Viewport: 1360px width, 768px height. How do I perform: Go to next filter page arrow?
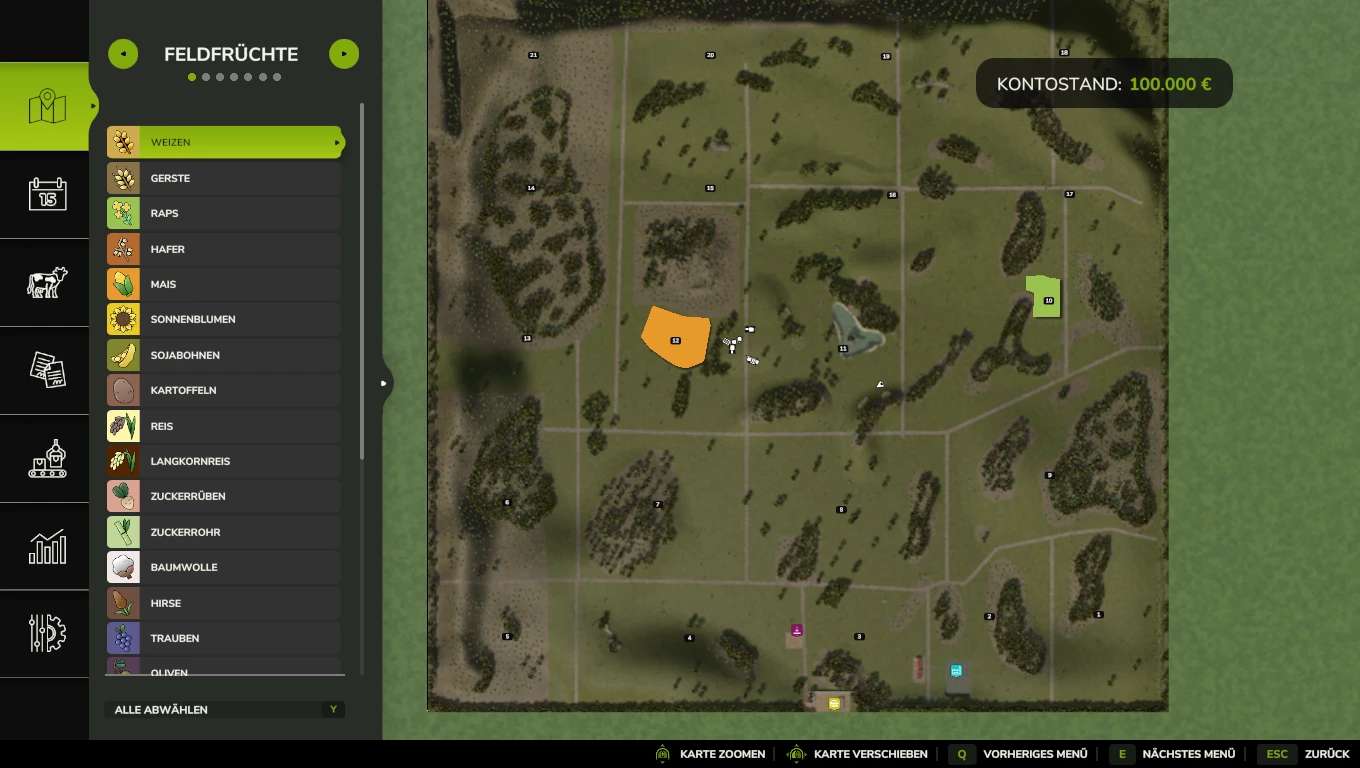(x=343, y=54)
